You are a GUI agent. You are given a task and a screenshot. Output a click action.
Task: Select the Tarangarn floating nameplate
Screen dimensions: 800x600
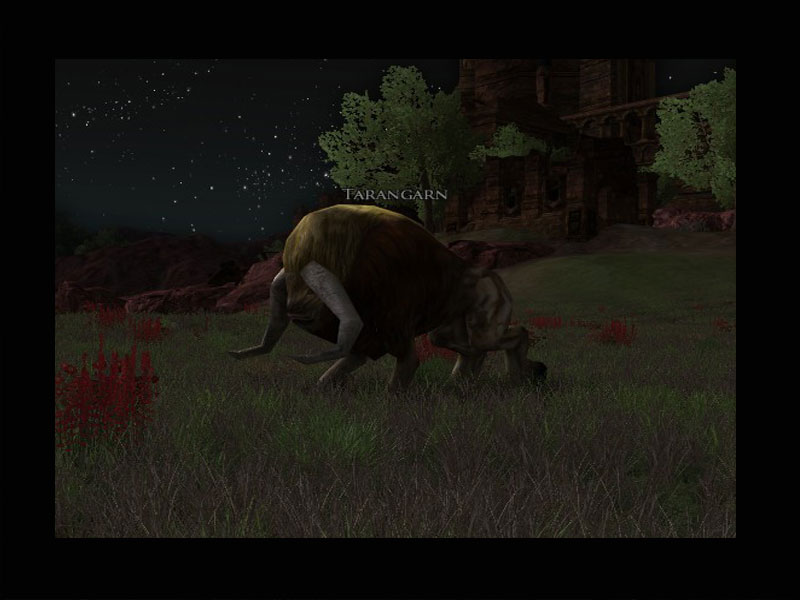click(395, 194)
